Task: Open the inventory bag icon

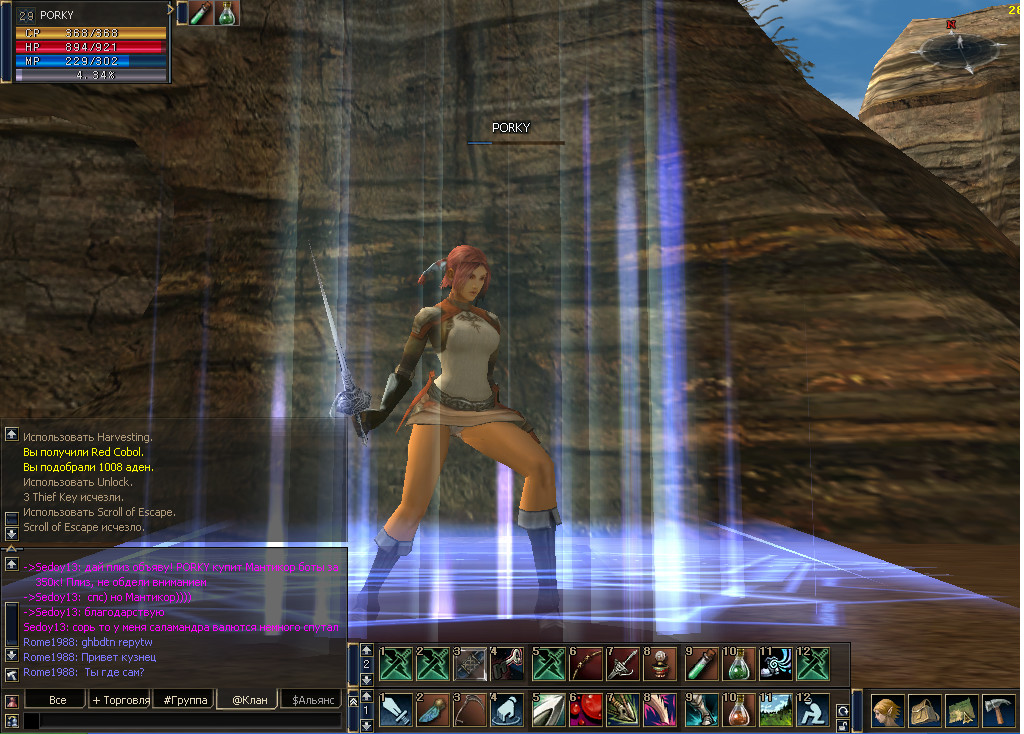Action: [x=925, y=711]
